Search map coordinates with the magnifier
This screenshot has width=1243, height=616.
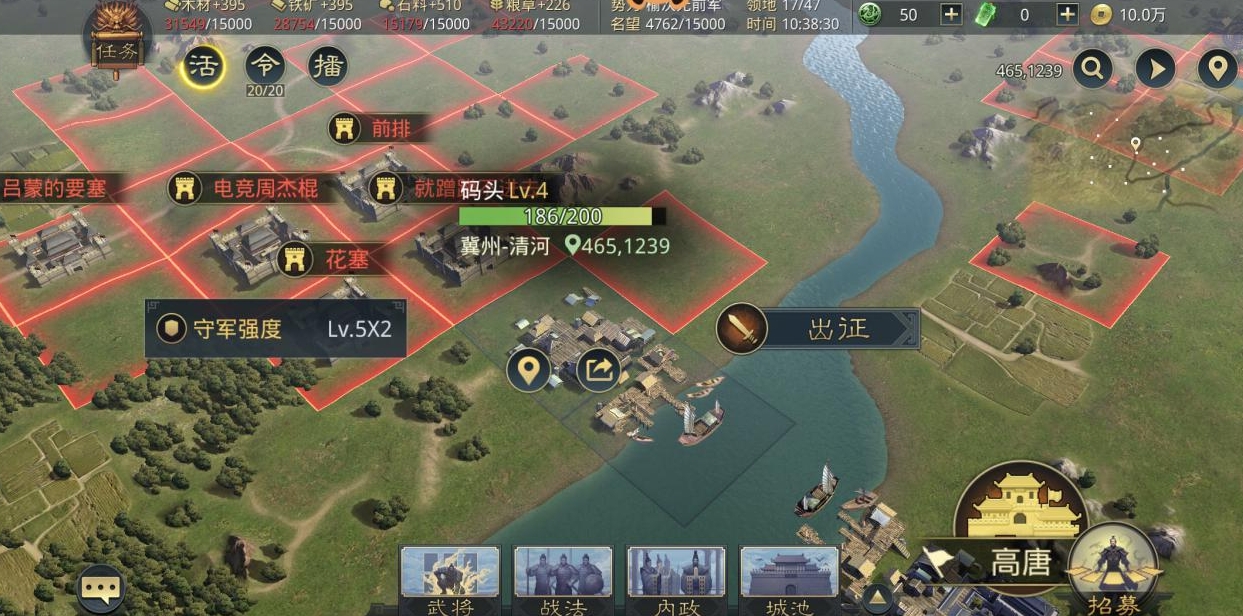click(x=1093, y=69)
